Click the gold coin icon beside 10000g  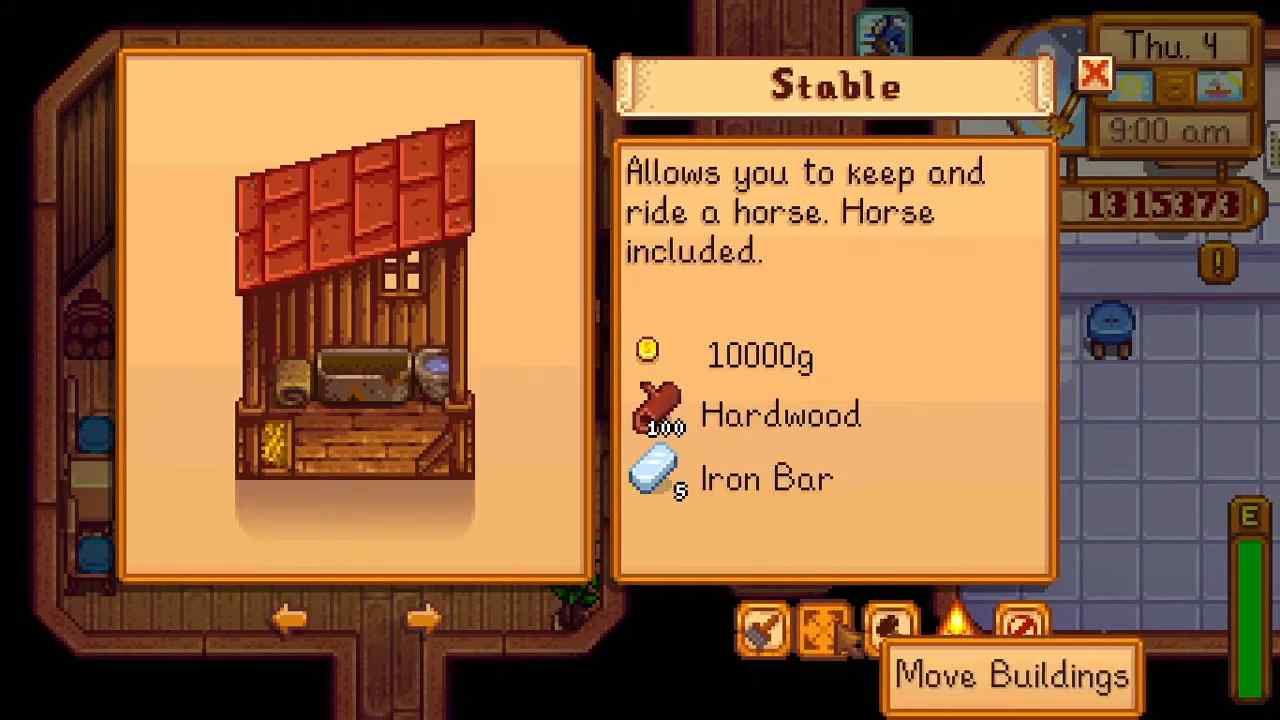coord(648,351)
